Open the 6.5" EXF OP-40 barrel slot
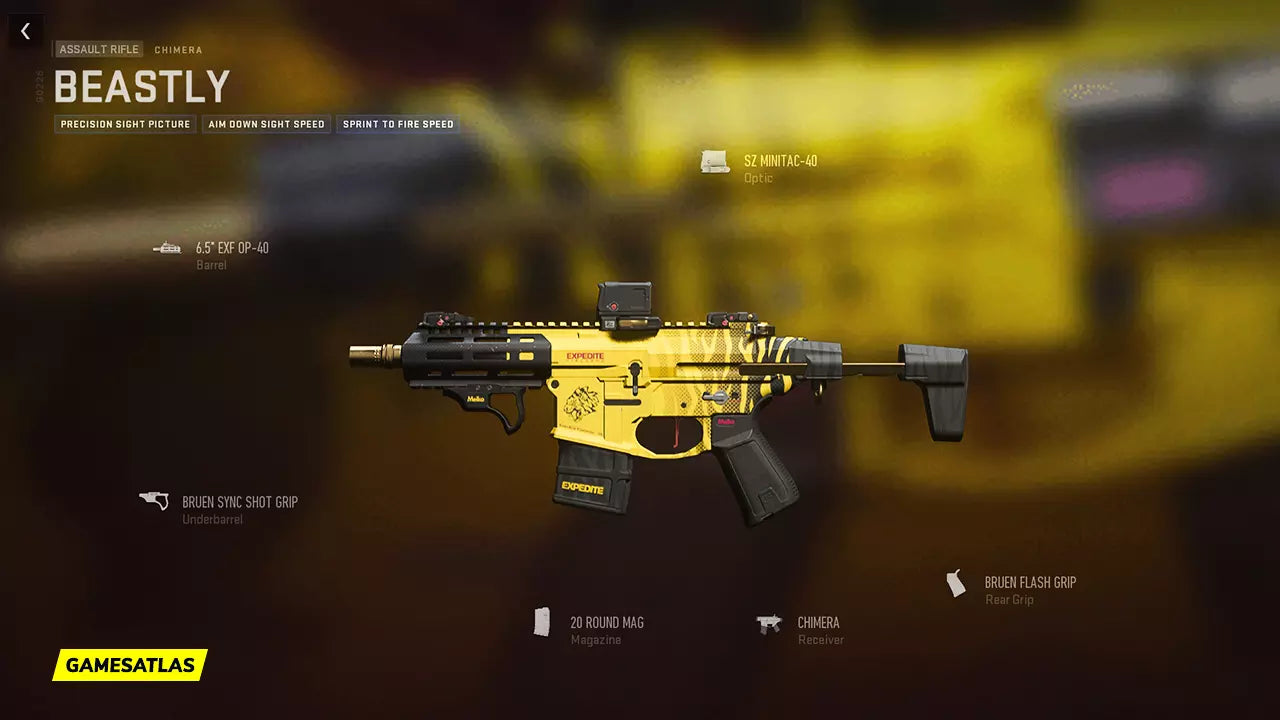Viewport: 1280px width, 720px height. tap(232, 248)
